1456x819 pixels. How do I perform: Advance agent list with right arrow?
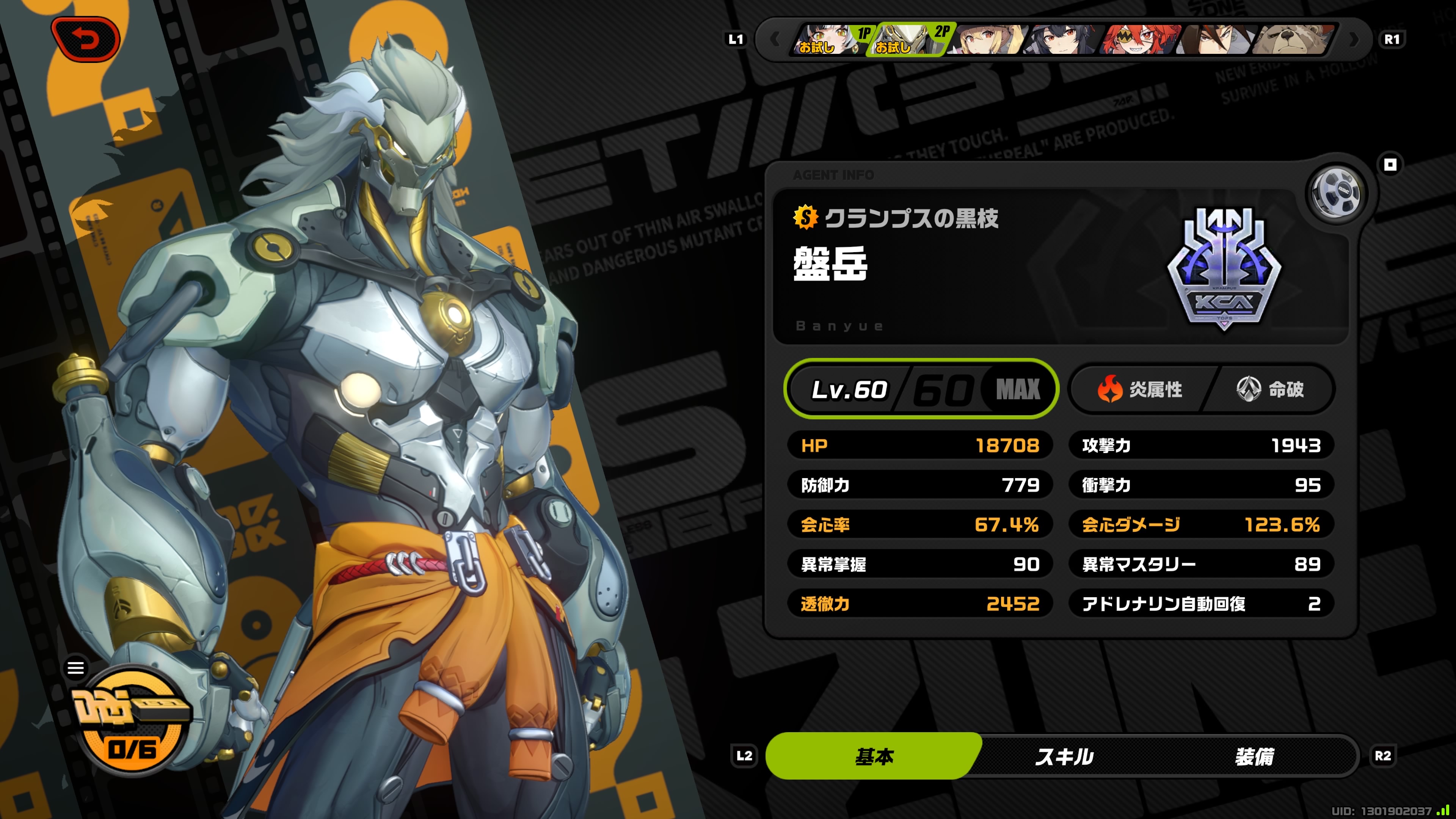point(1354,39)
